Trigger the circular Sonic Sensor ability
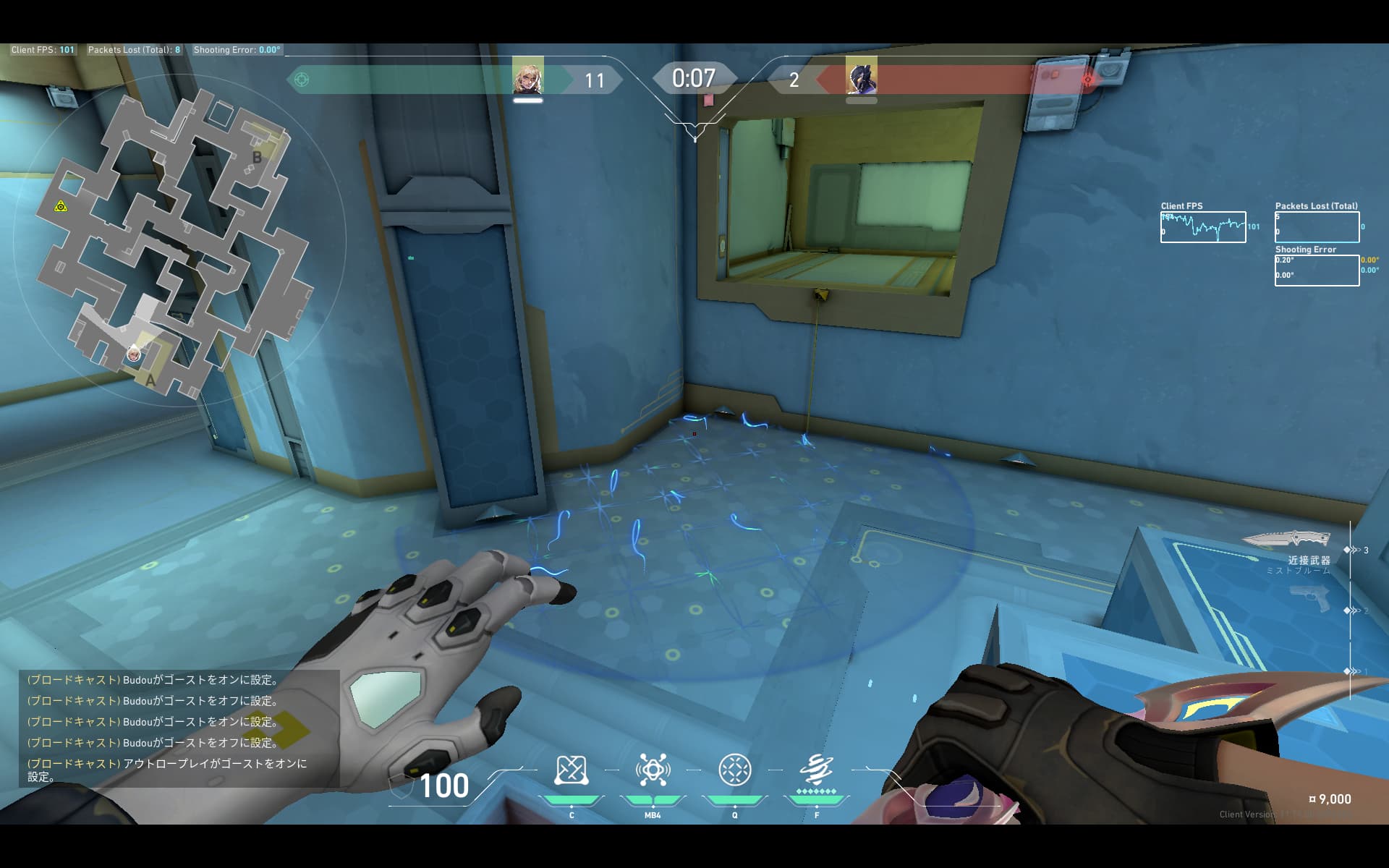 tap(734, 770)
